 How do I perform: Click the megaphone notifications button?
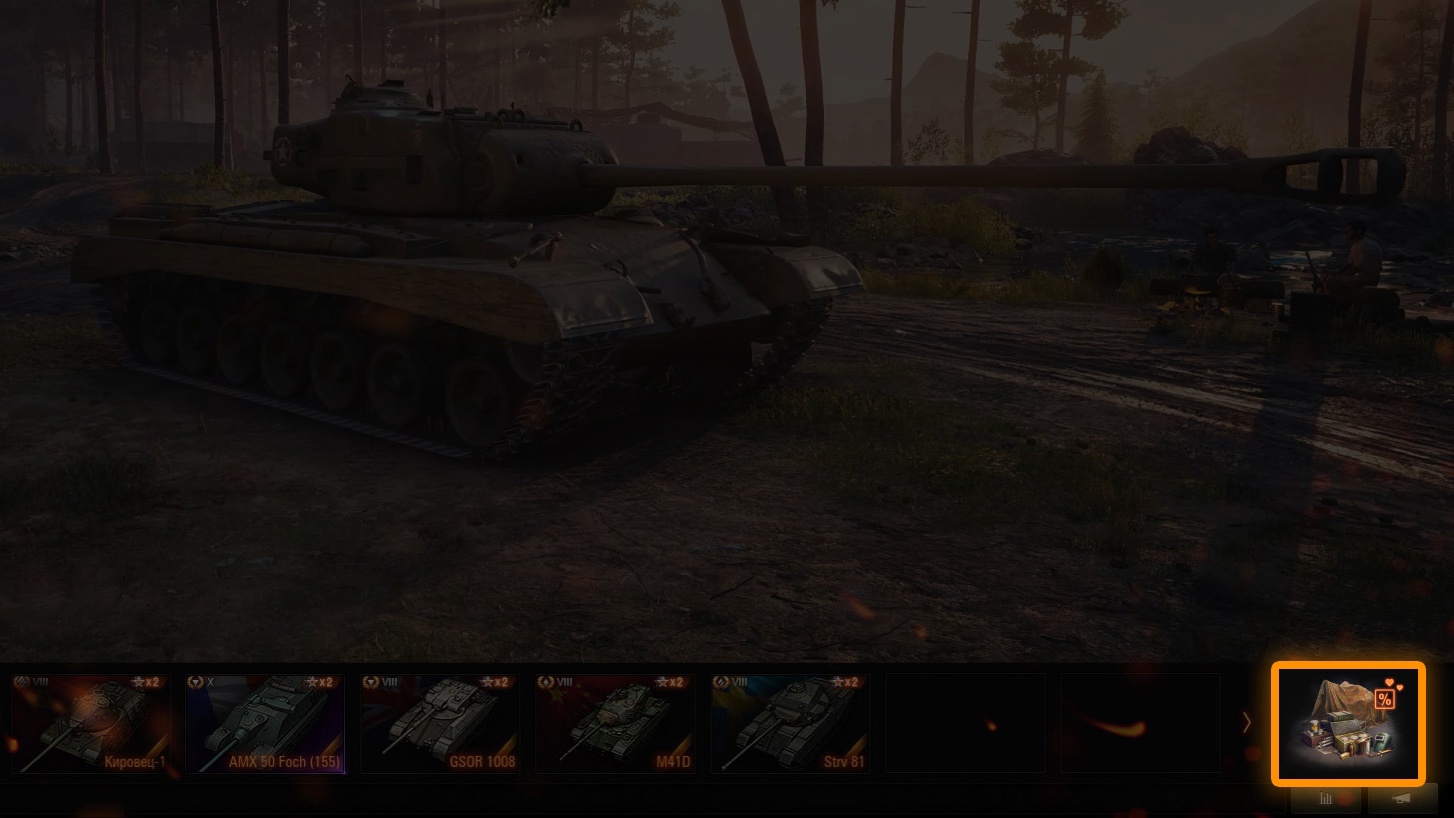click(1402, 799)
